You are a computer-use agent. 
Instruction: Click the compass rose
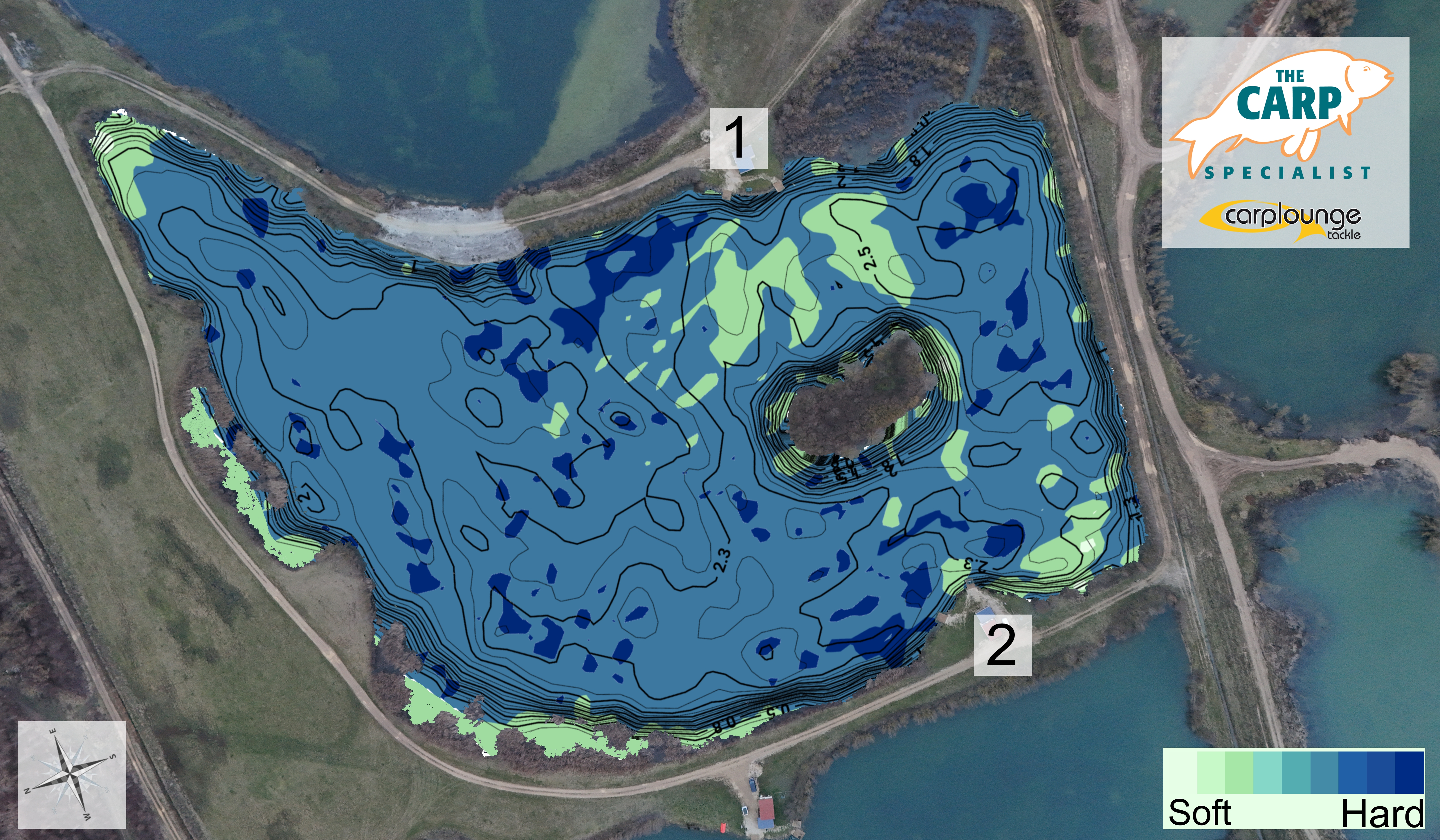72,774
